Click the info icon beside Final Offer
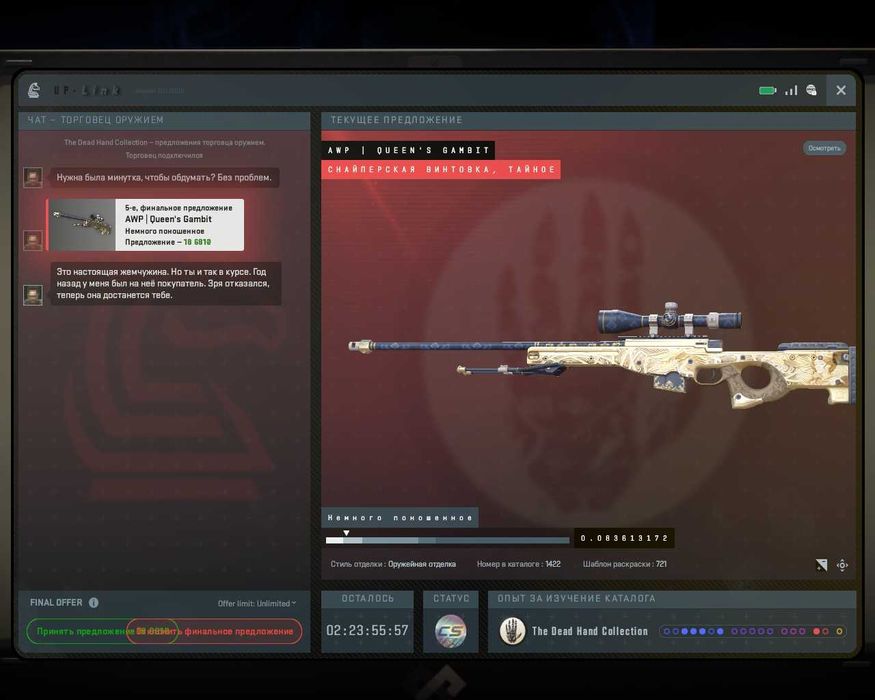Image resolution: width=875 pixels, height=700 pixels. (x=94, y=603)
